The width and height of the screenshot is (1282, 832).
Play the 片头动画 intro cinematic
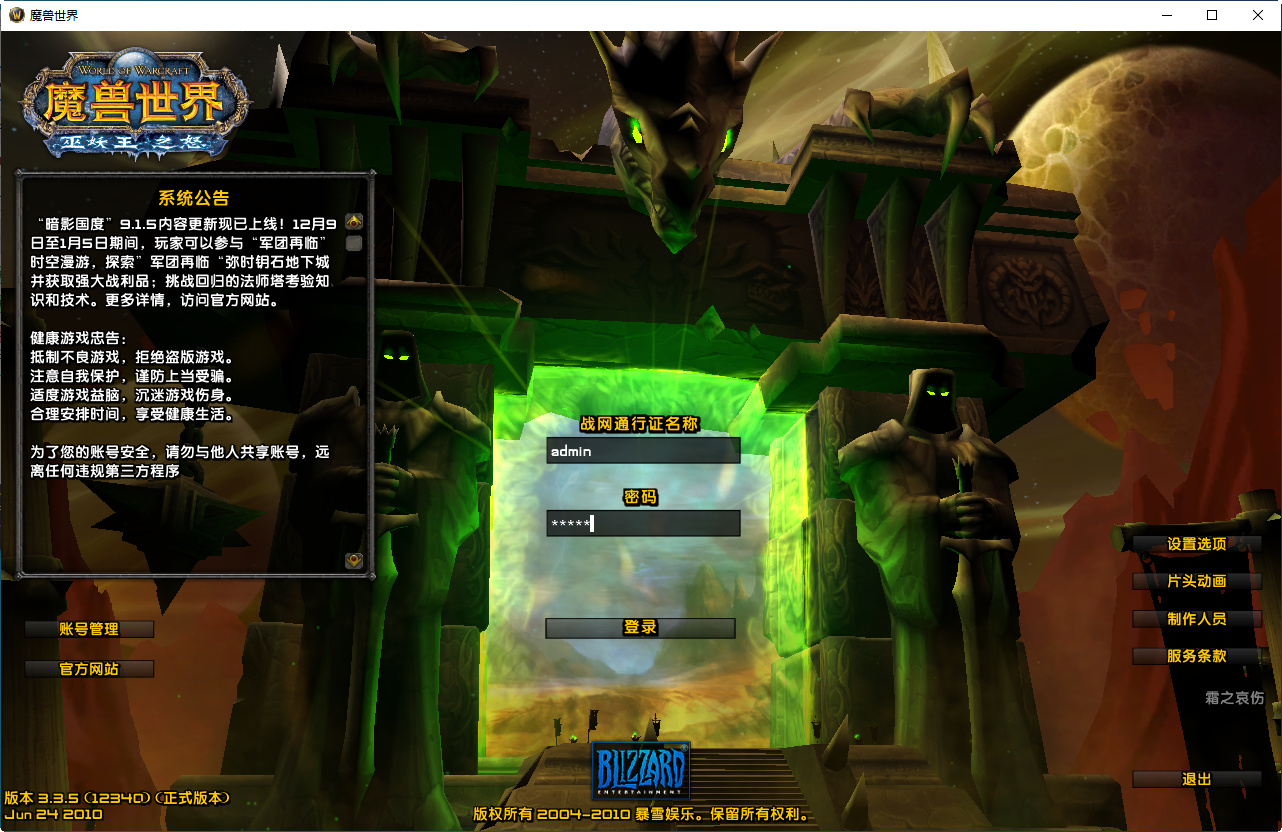pos(1196,581)
